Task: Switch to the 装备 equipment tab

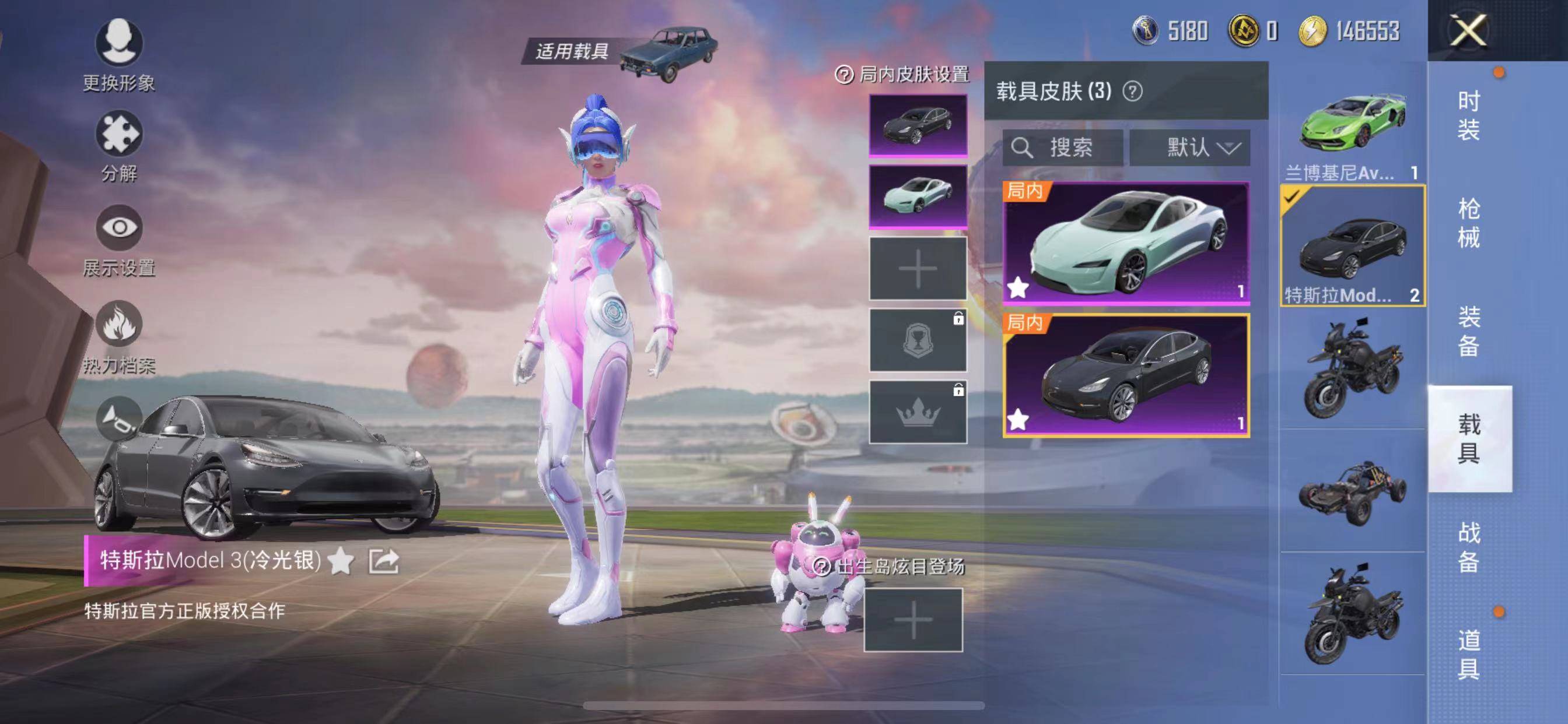Action: [x=1468, y=331]
